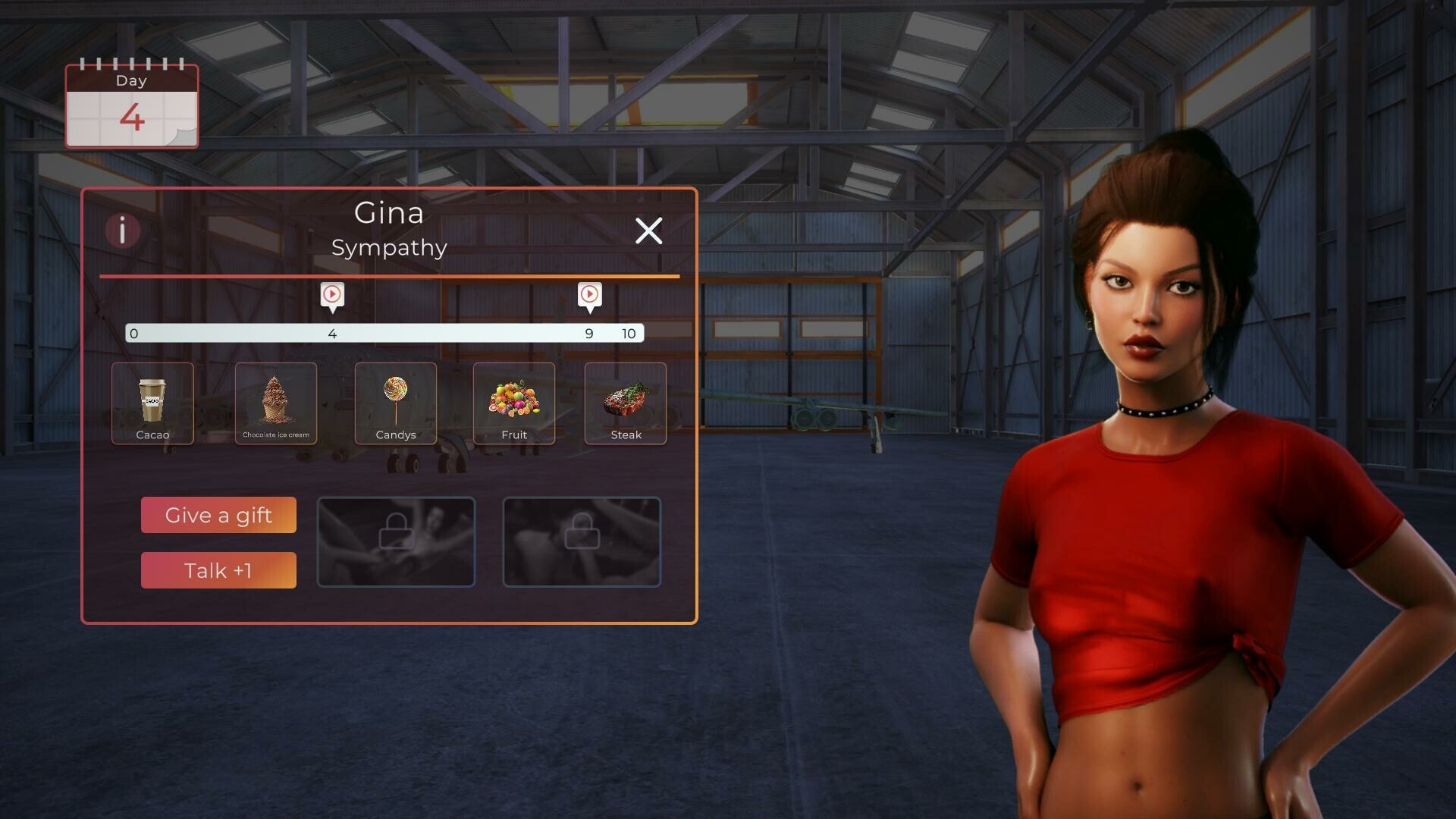The height and width of the screenshot is (819, 1456).
Task: Click the playback marker above value 4
Action: [x=331, y=296]
